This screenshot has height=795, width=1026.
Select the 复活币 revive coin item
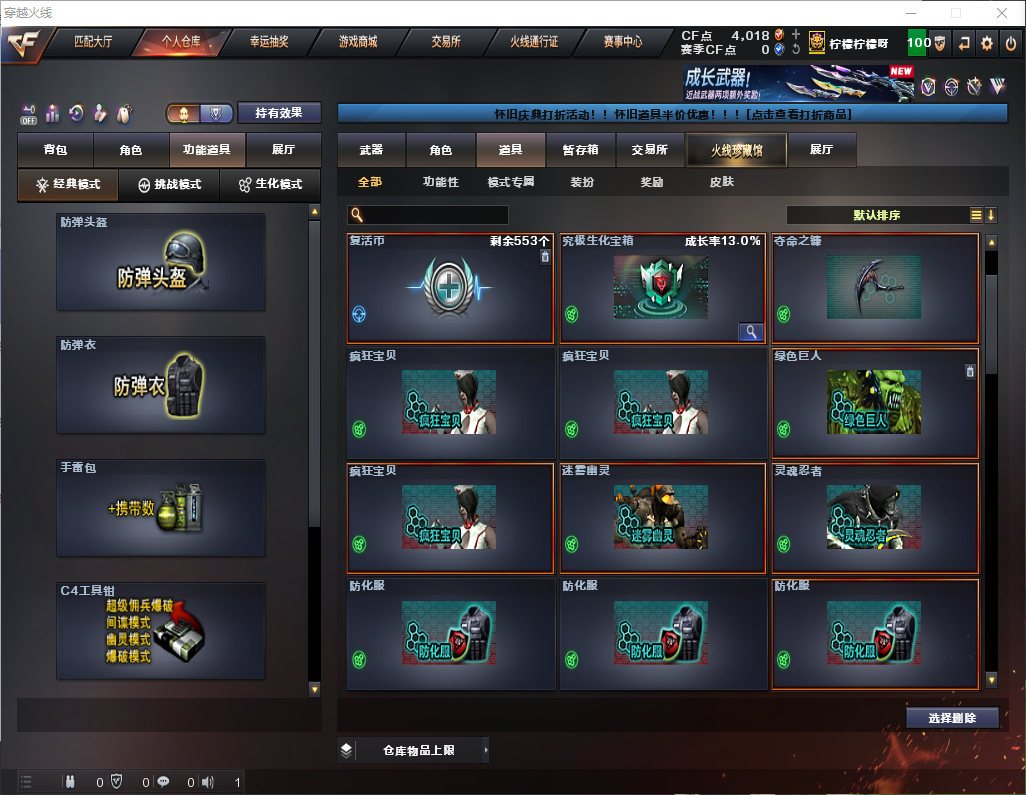[x=450, y=289]
